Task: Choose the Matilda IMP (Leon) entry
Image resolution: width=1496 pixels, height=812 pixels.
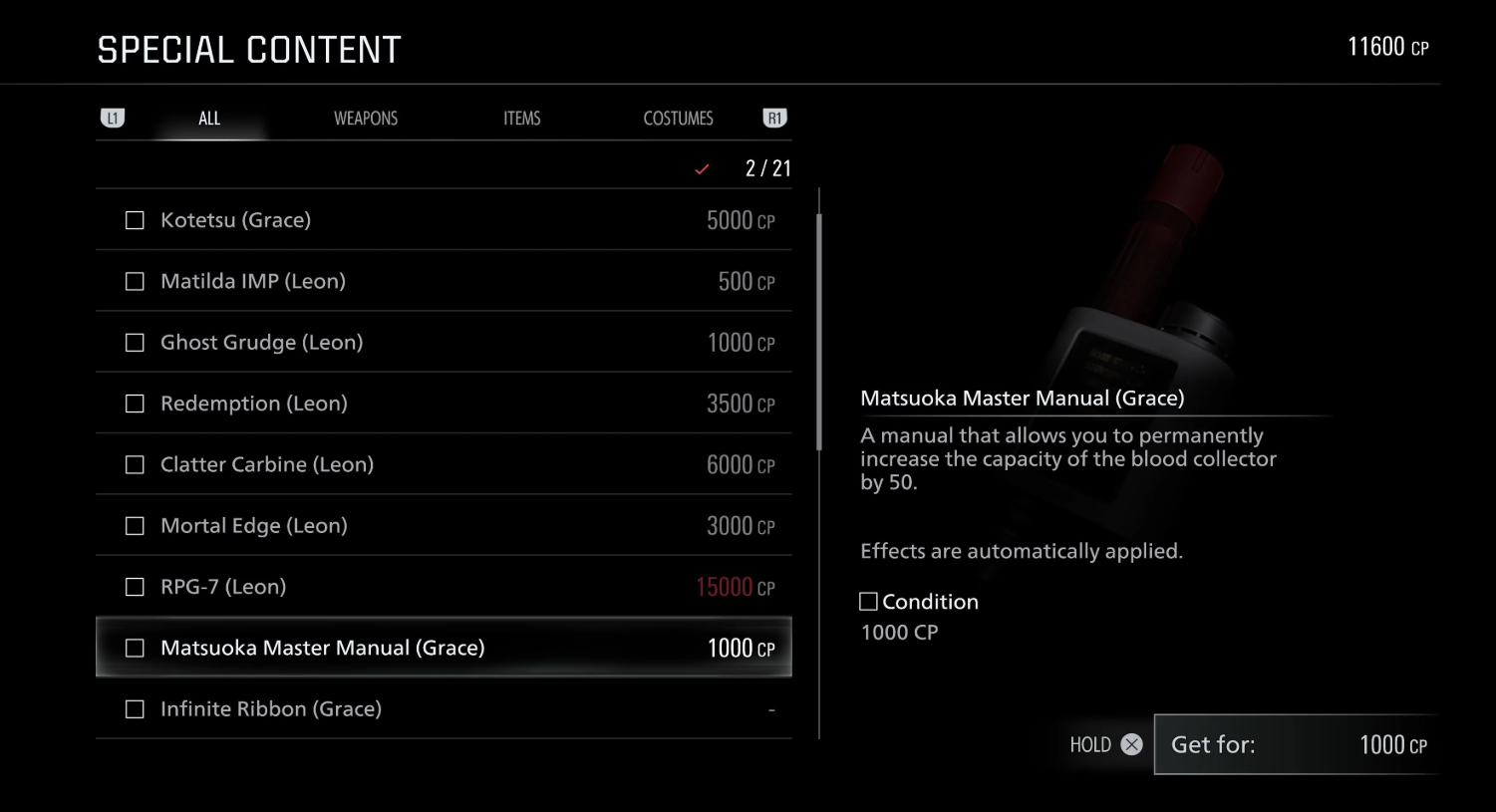Action: point(444,281)
